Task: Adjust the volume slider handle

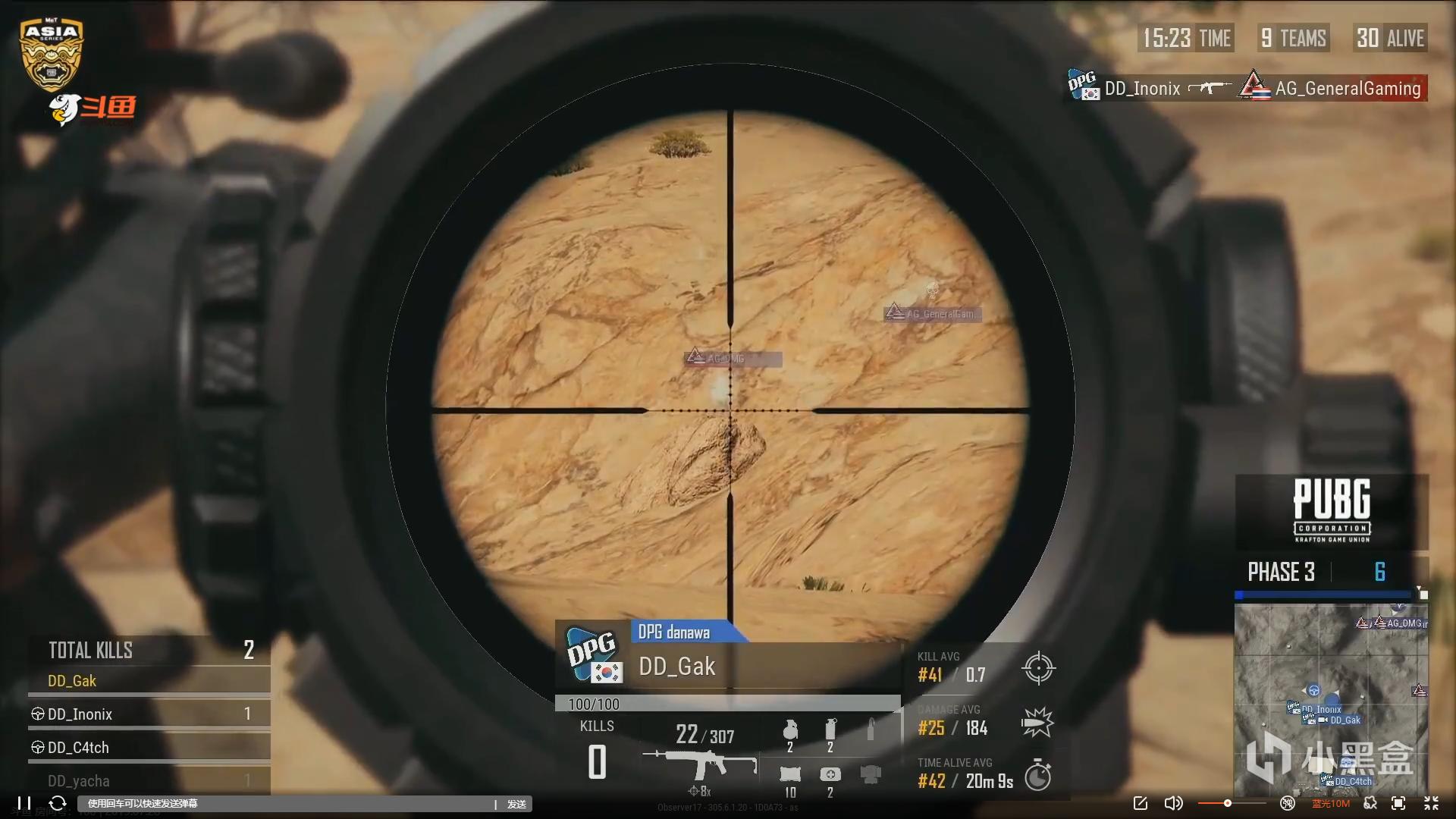Action: coord(1227,803)
